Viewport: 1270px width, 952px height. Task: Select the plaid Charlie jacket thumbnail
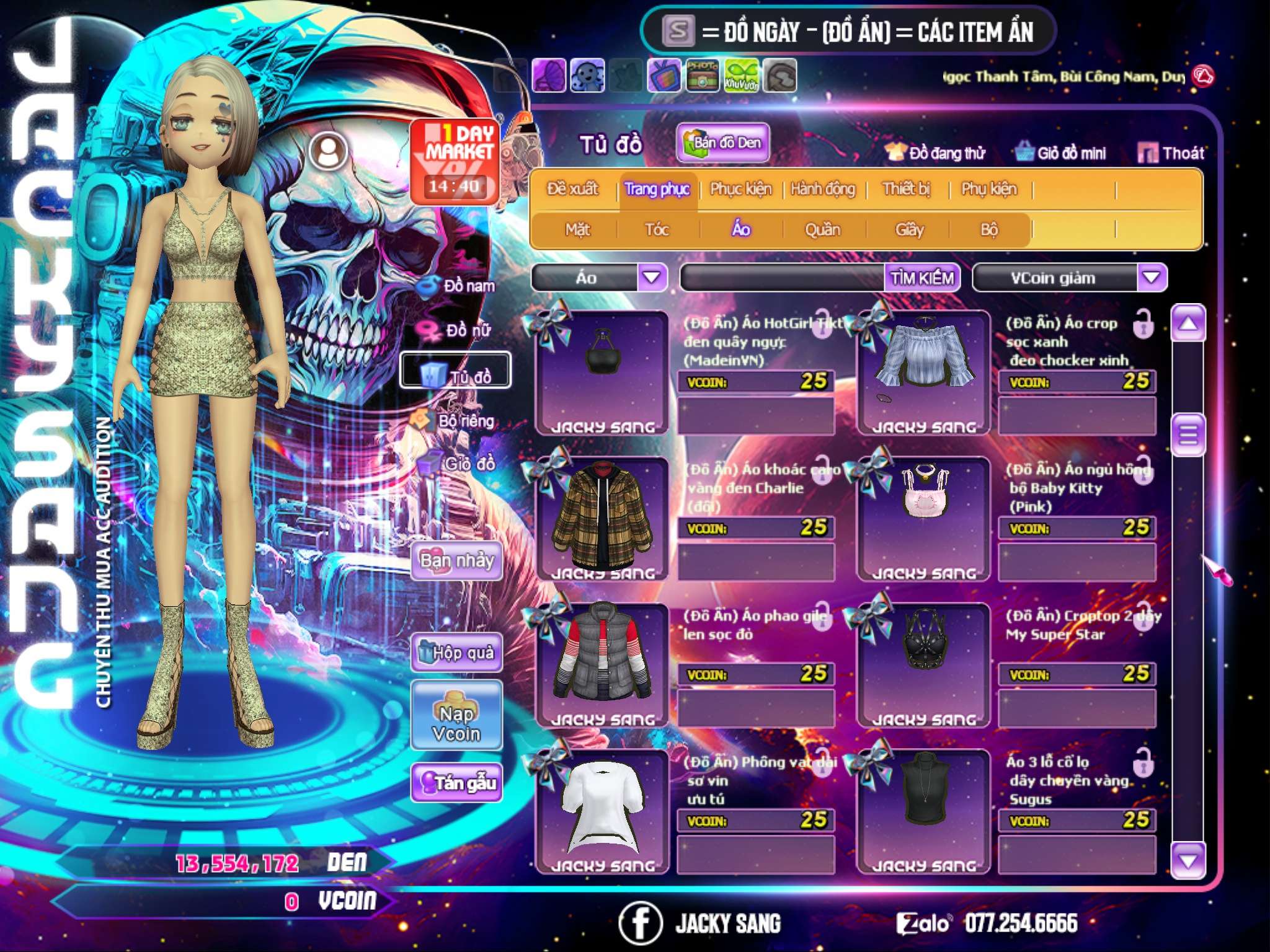[602, 516]
